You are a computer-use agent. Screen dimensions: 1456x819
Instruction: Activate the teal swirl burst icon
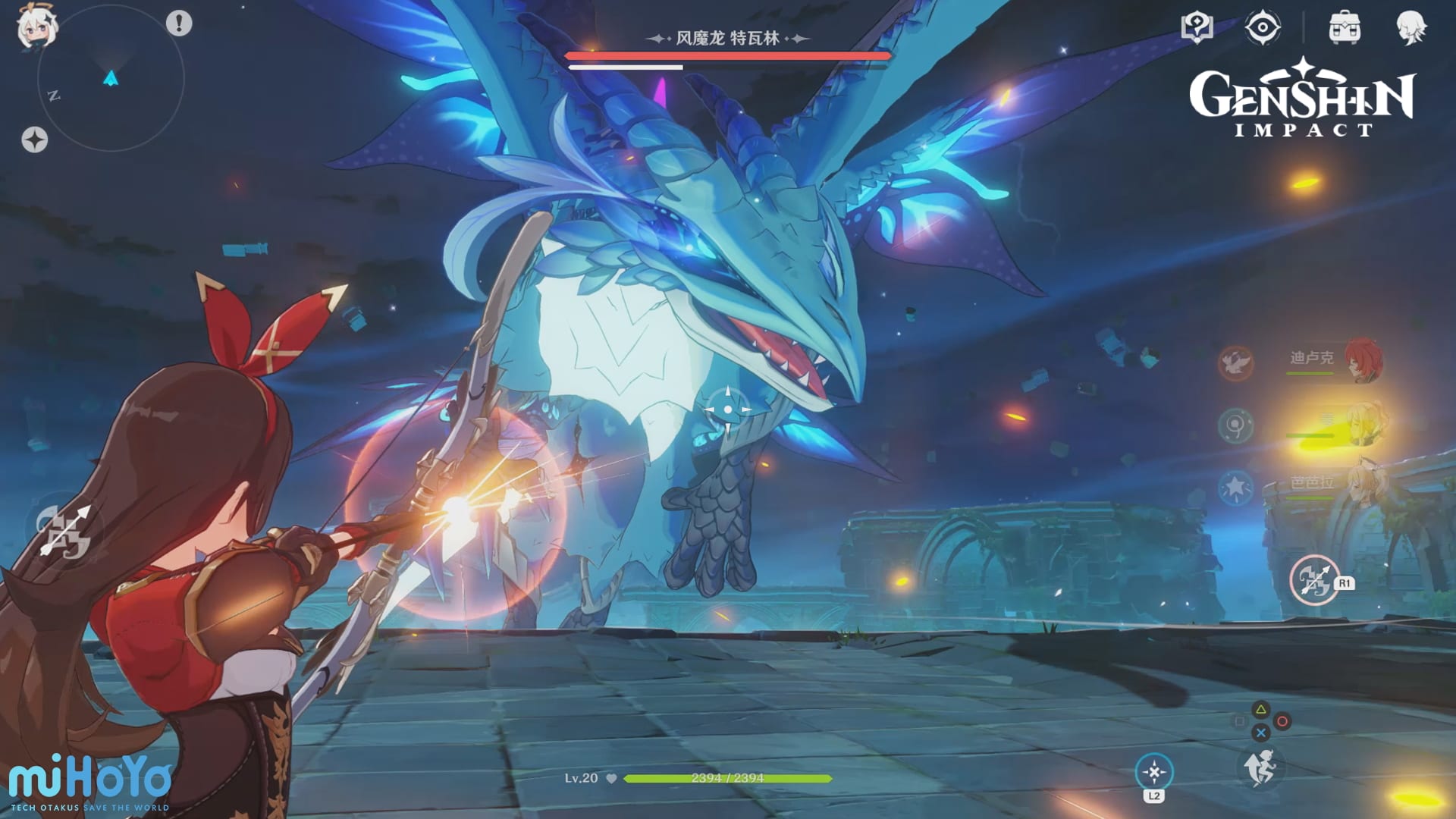(1235, 425)
